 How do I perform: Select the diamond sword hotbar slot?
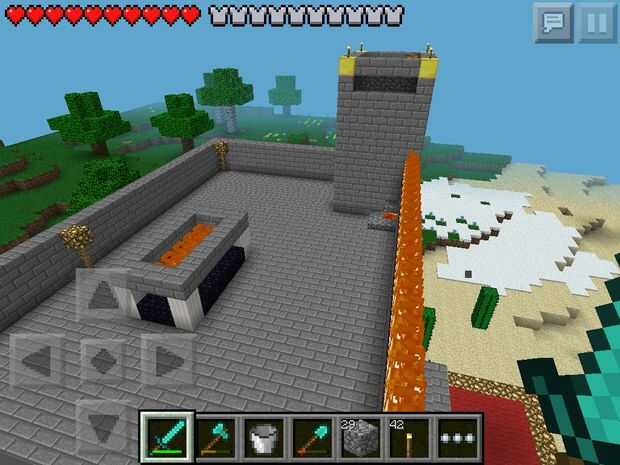(x=164, y=437)
